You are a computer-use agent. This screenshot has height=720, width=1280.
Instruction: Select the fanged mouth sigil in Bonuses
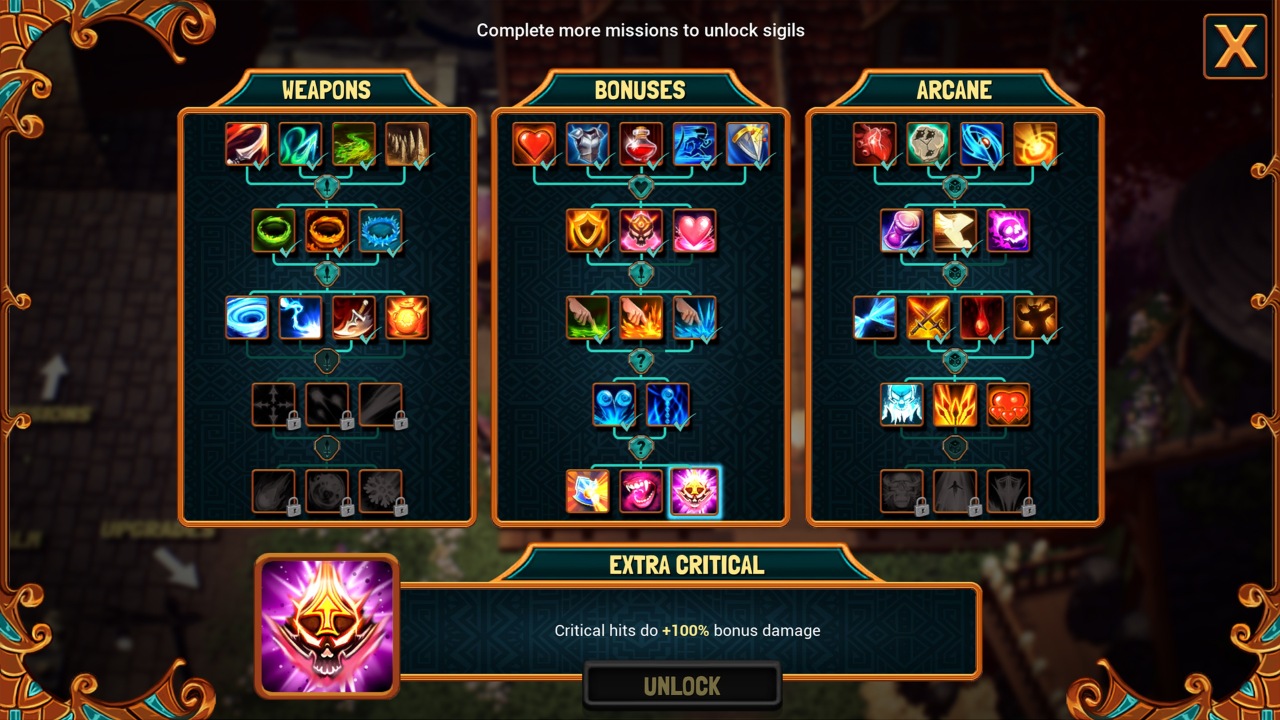[641, 490]
